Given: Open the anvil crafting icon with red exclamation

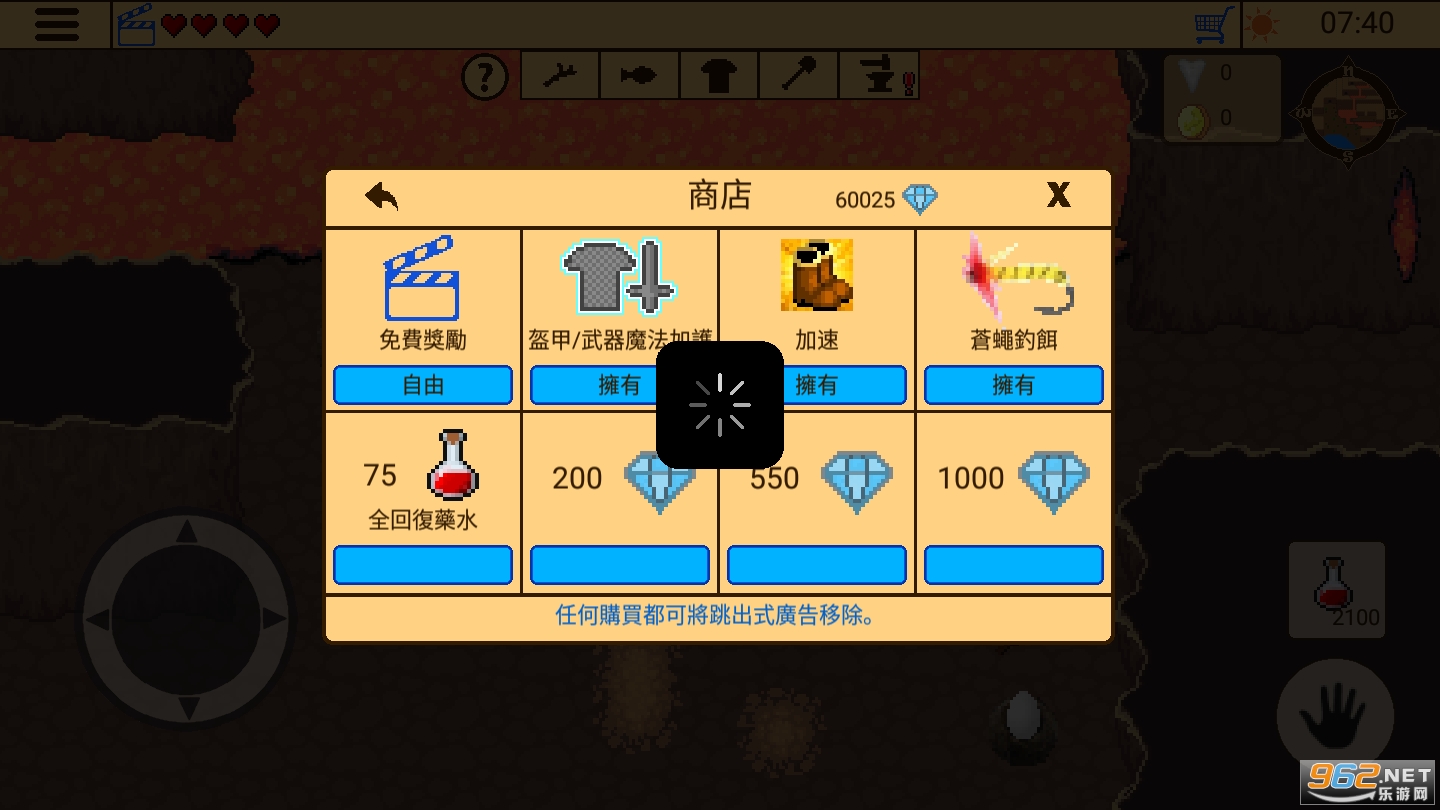Looking at the screenshot, I should pos(879,74).
